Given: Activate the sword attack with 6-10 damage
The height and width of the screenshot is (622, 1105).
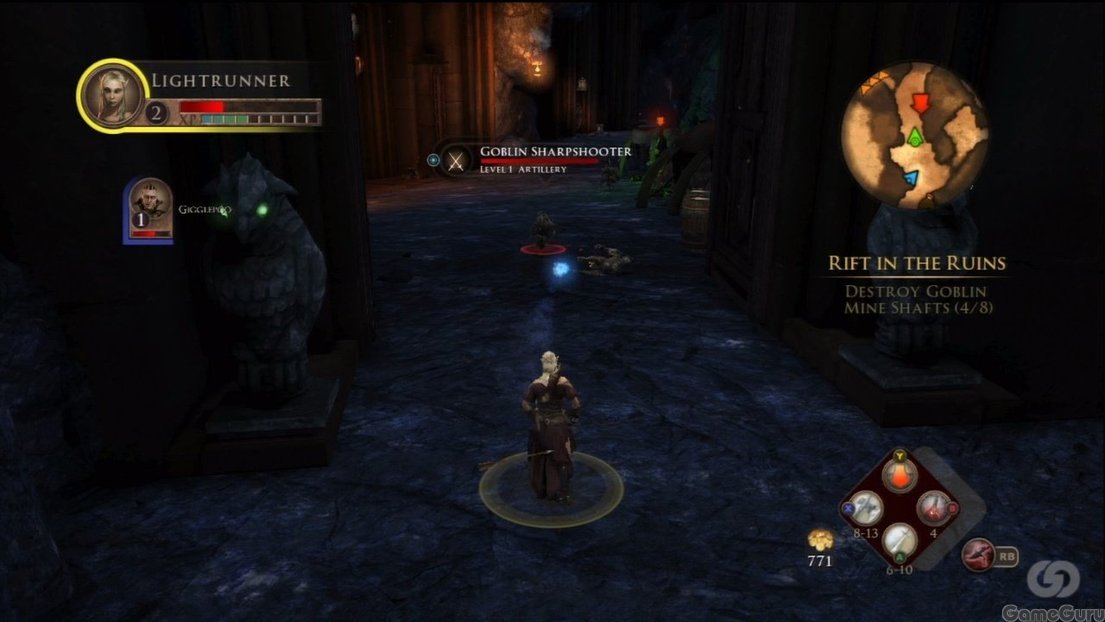Looking at the screenshot, I should tap(901, 540).
